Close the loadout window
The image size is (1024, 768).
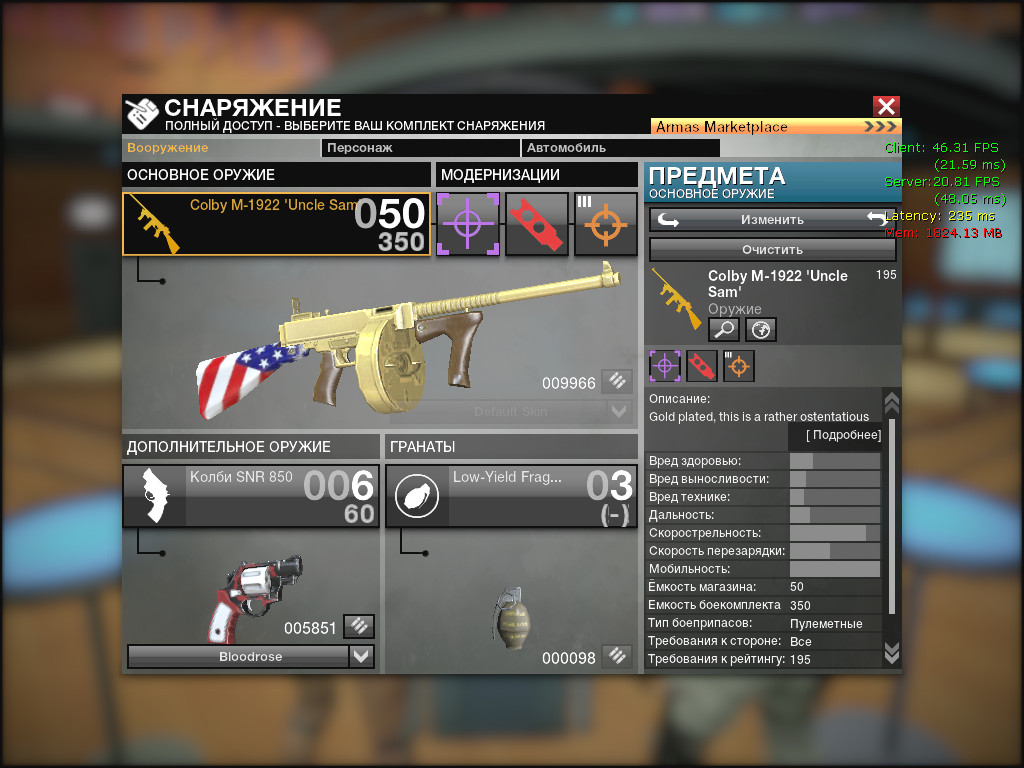pos(886,107)
